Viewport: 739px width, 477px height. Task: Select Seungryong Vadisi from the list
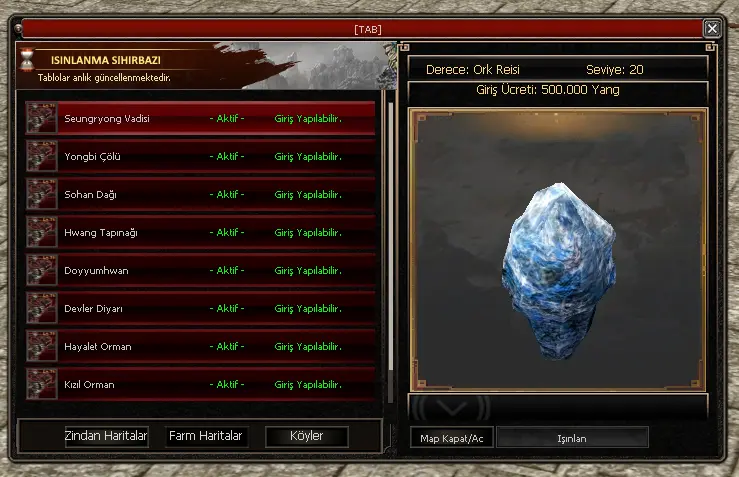pyautogui.click(x=200, y=119)
